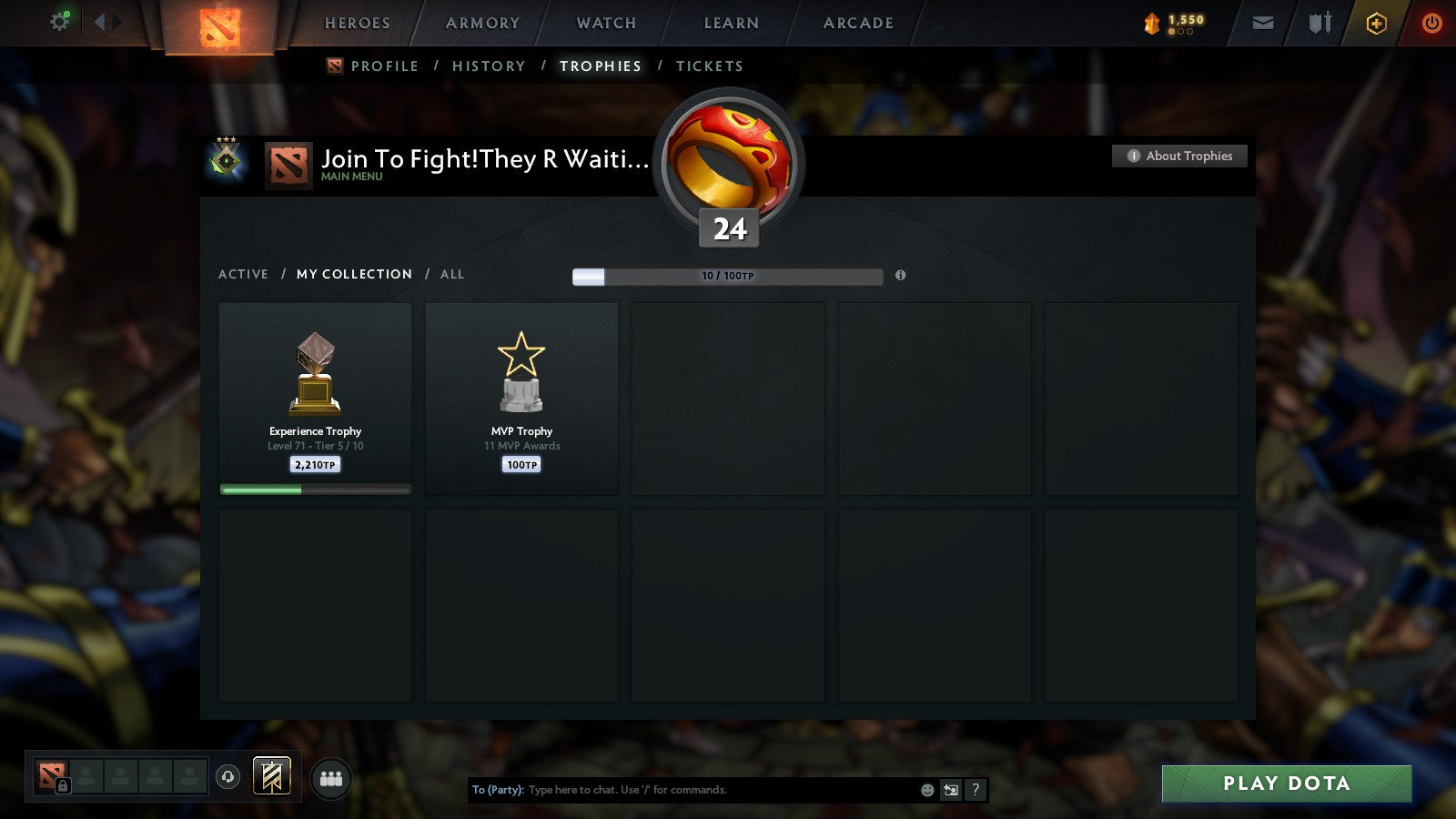Select the ACTIVE trophies filter
The image size is (1456, 819).
243,274
